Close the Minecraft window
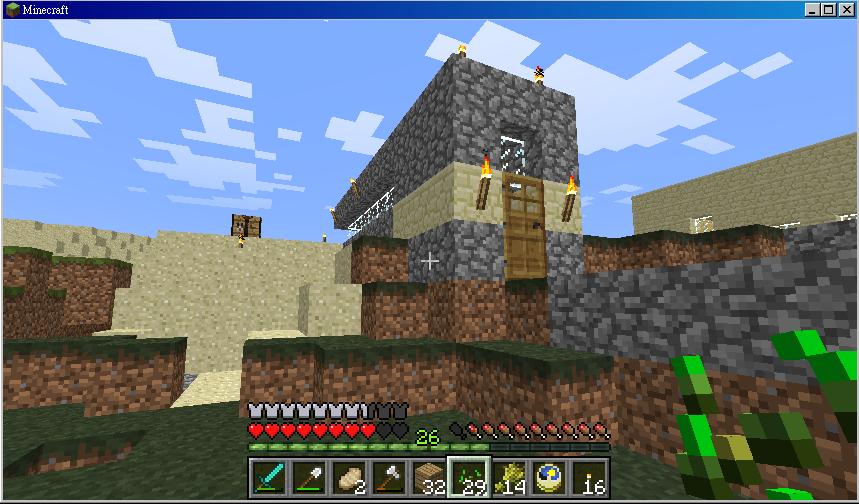859x504 pixels. tap(846, 9)
